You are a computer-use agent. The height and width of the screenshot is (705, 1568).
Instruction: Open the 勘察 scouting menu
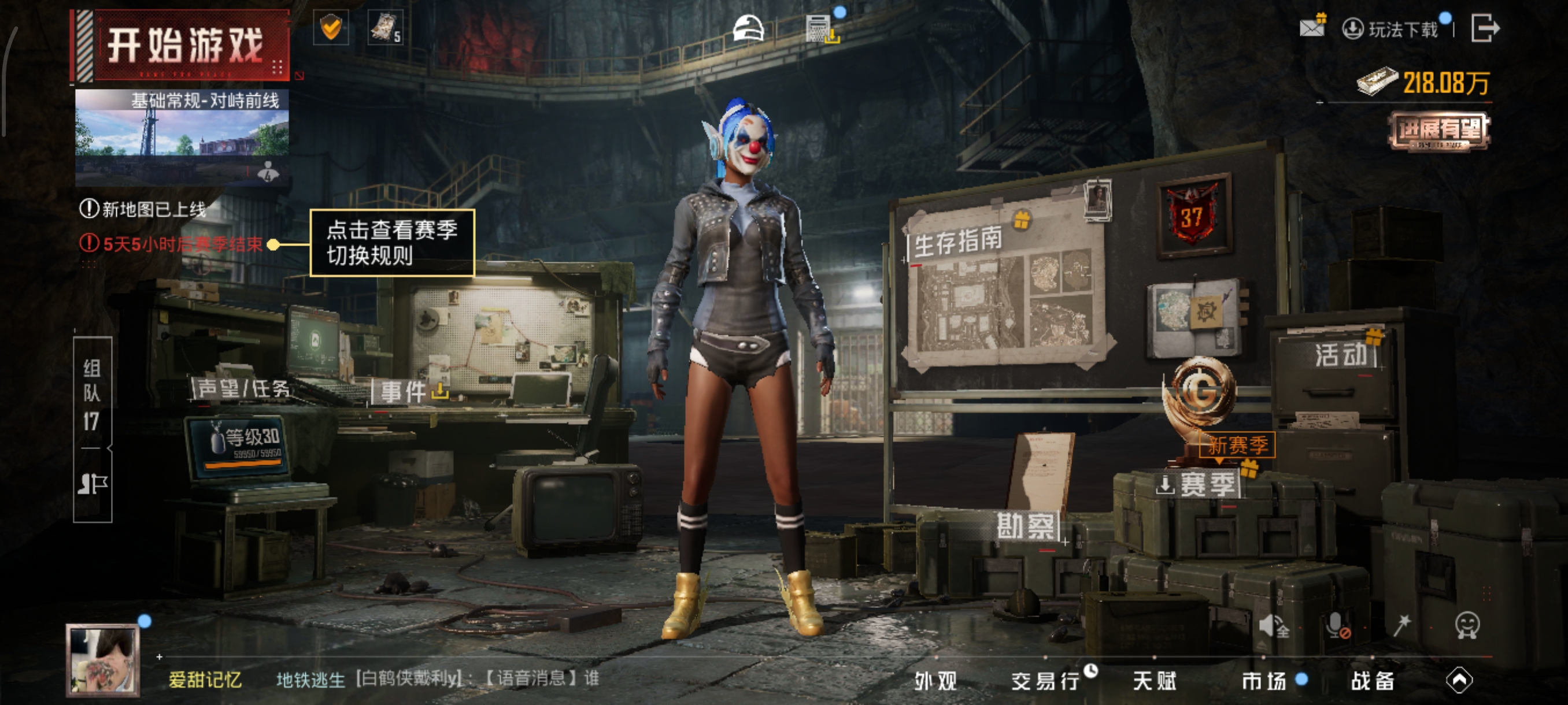[1025, 525]
